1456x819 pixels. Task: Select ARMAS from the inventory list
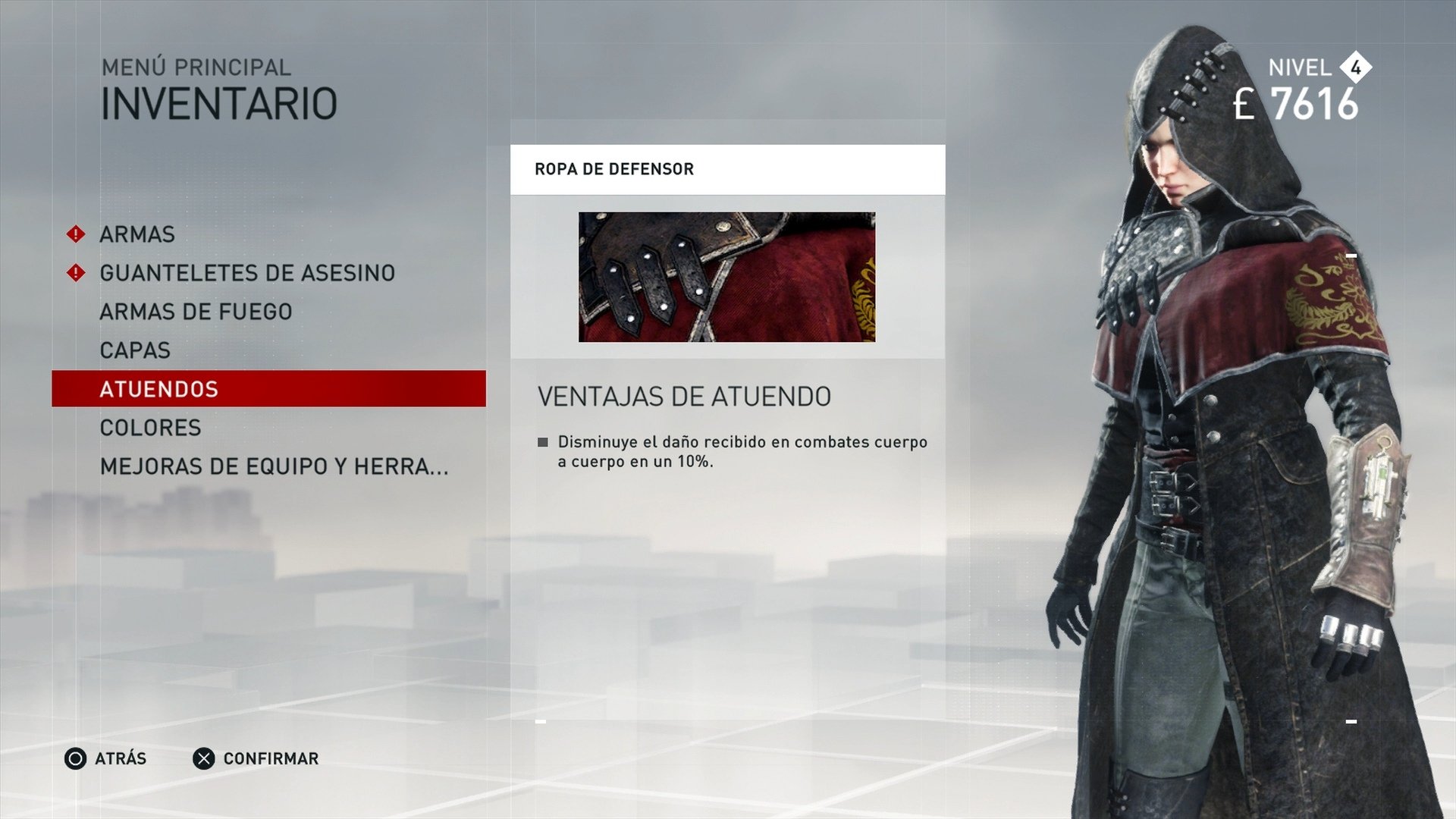coord(137,234)
